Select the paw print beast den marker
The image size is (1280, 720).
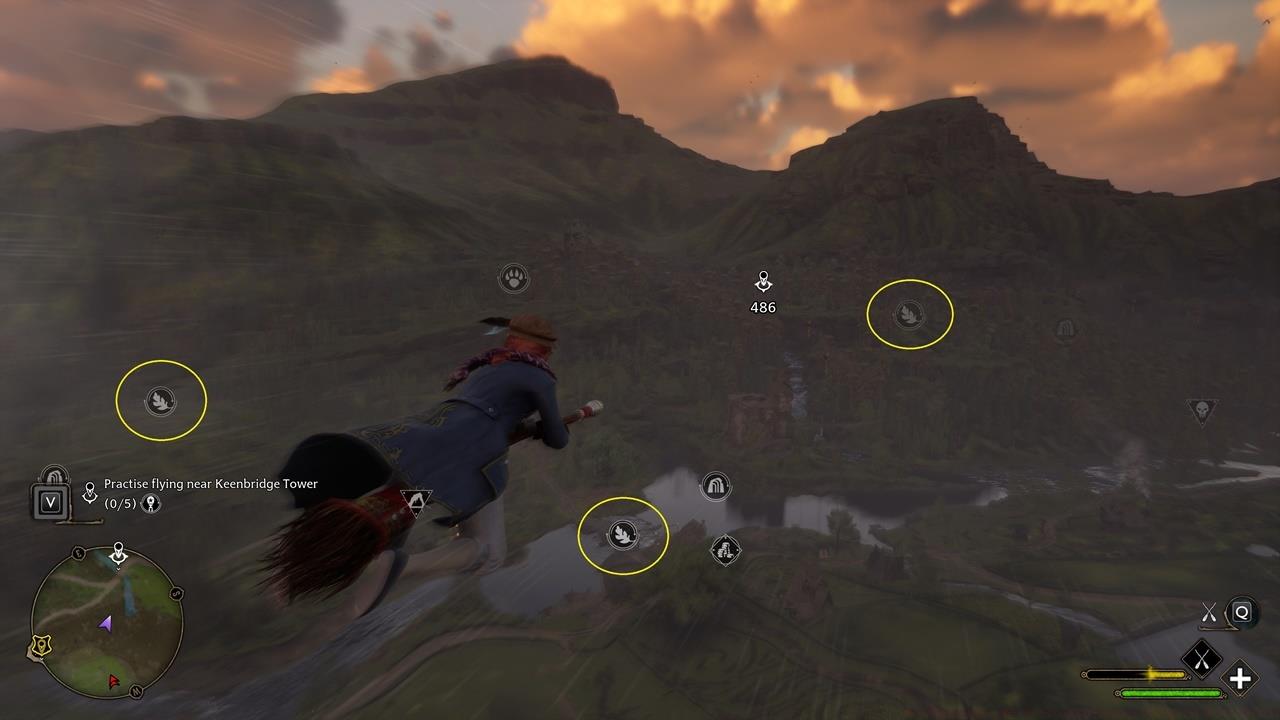[x=513, y=279]
